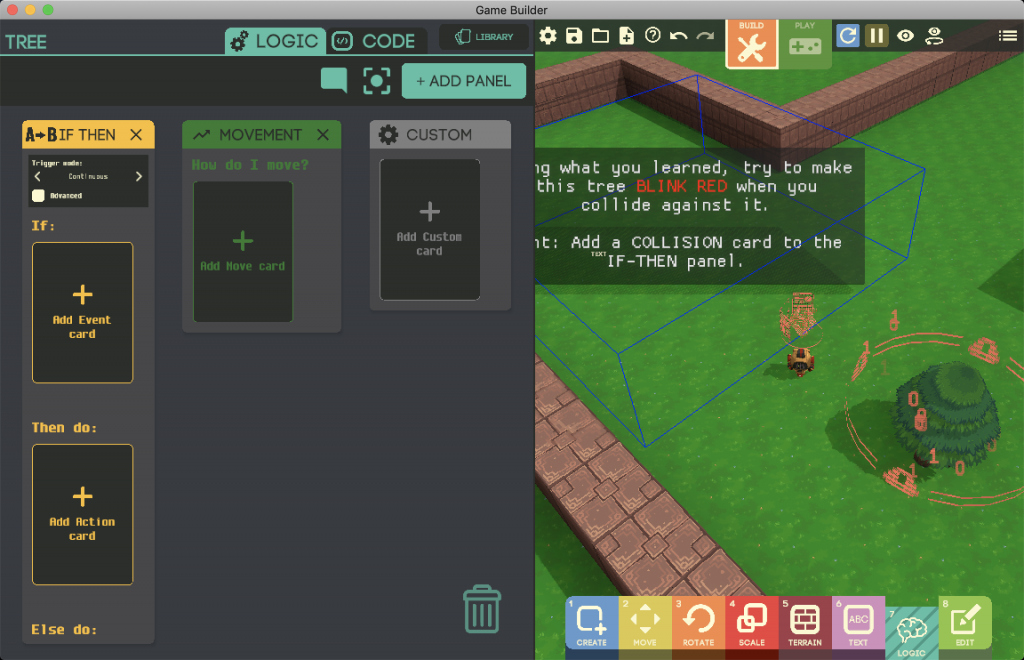1024x660 pixels.
Task: Switch to the CODE tab
Action: click(377, 41)
